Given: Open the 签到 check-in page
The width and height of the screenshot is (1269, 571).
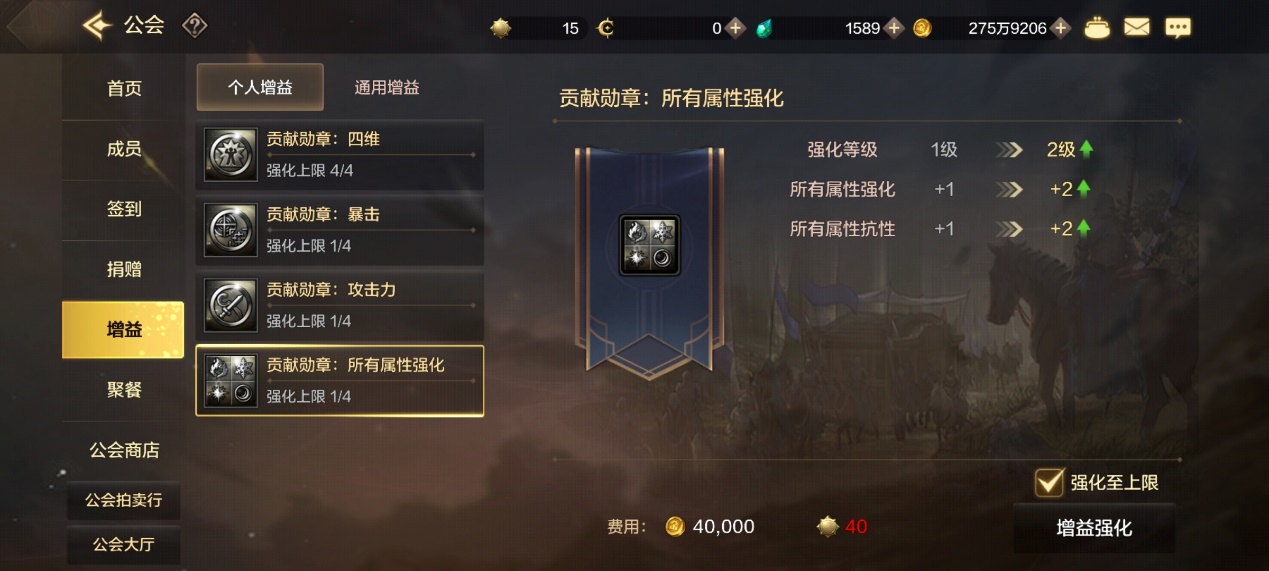Looking at the screenshot, I should pyautogui.click(x=124, y=209).
